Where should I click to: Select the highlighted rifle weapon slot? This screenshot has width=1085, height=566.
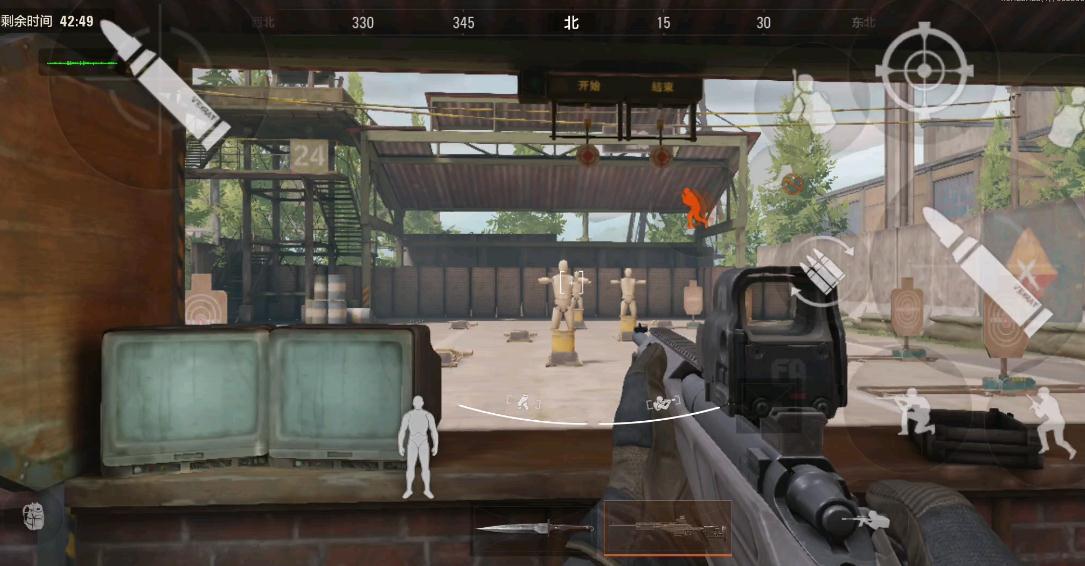click(x=667, y=527)
